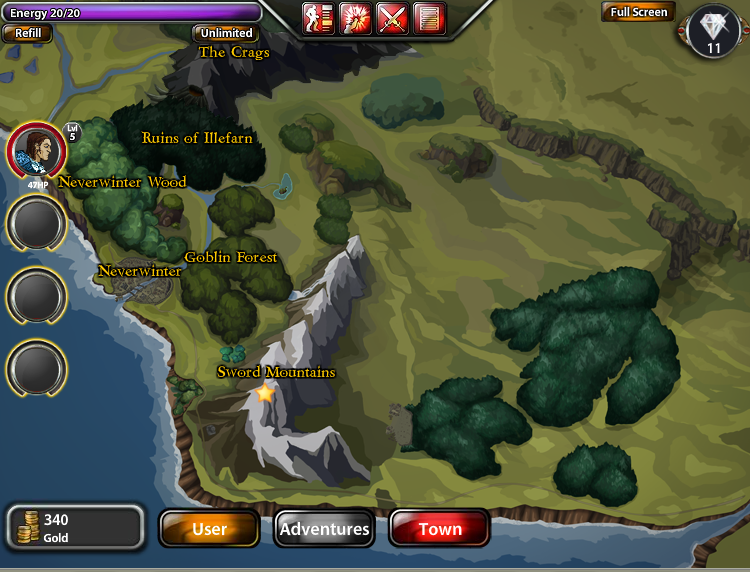
Task: Open the character sheet icon
Action: coord(318,18)
